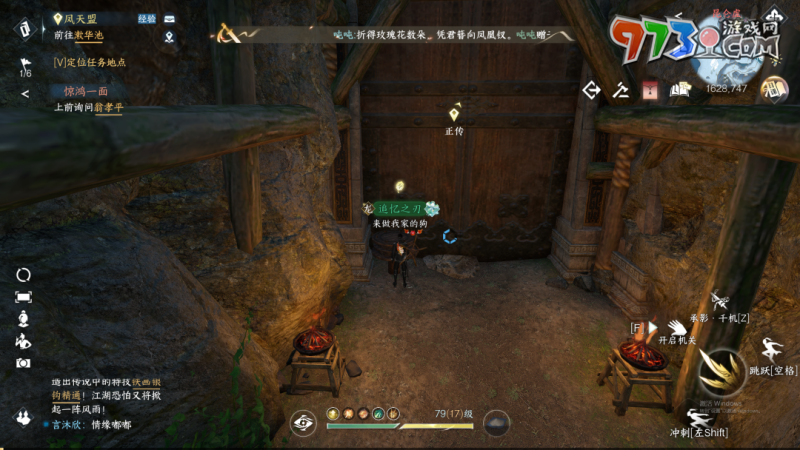This screenshot has height=450, width=800.
Task: Click the circular refresh icon on the left
Action: [23, 274]
